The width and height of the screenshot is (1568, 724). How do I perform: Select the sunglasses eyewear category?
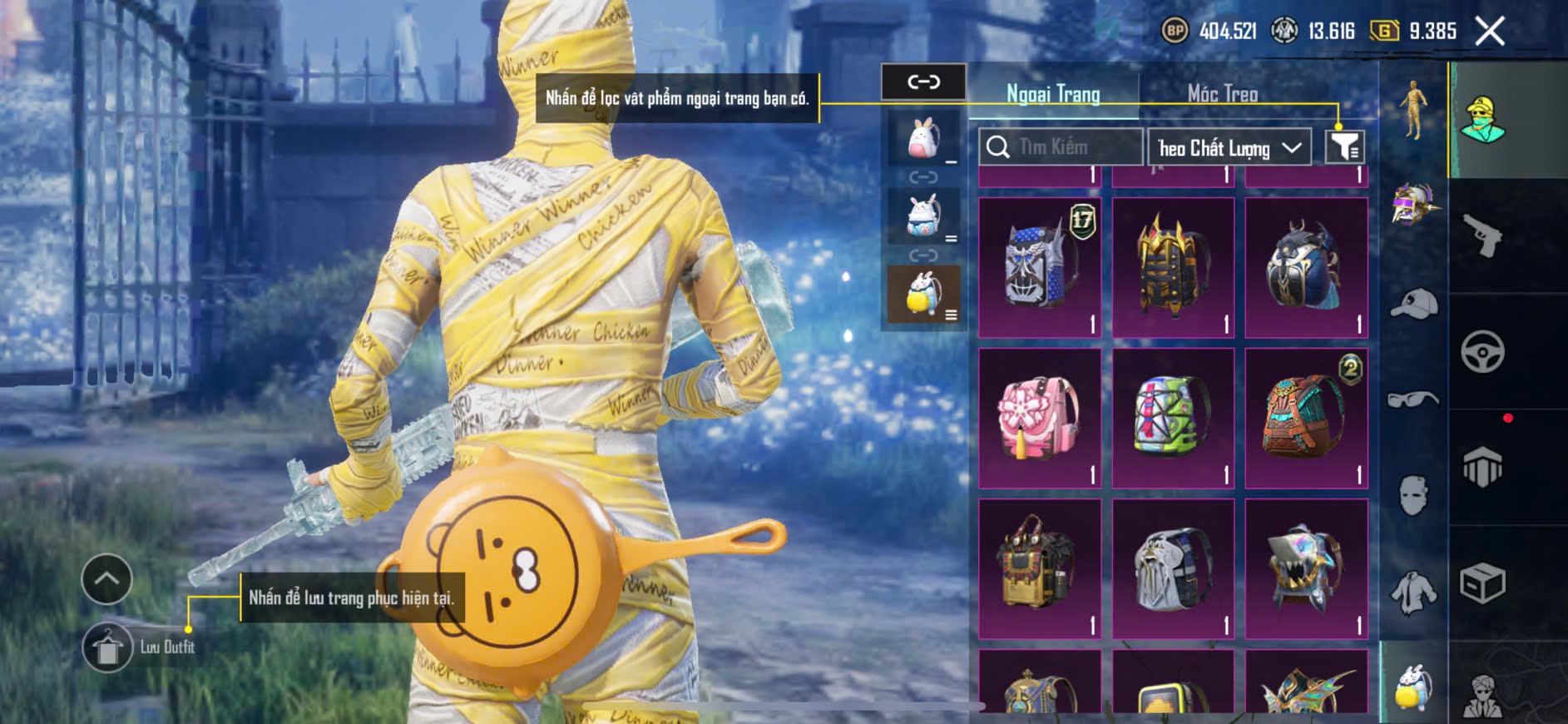(x=1413, y=400)
